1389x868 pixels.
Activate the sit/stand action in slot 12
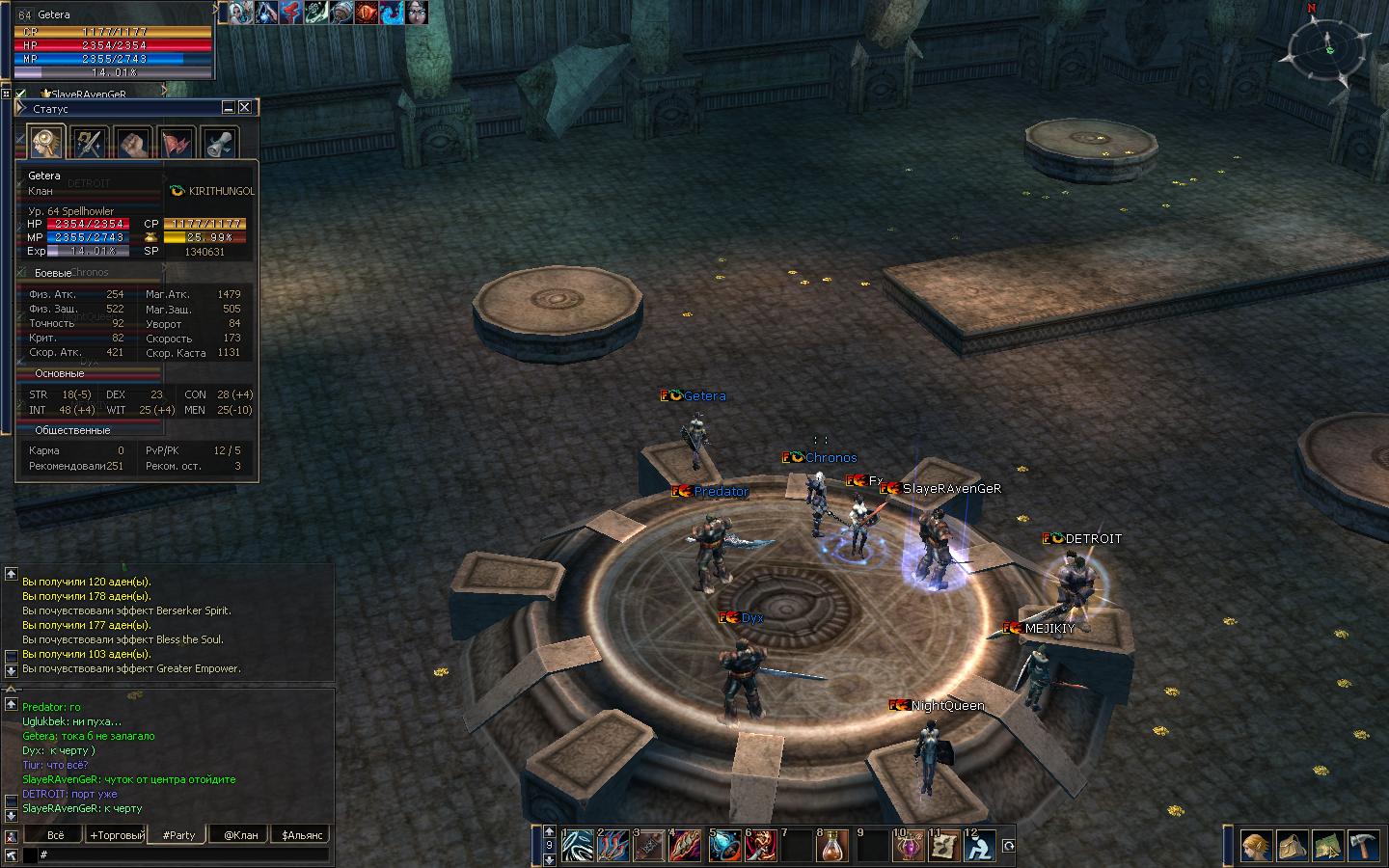[x=980, y=847]
